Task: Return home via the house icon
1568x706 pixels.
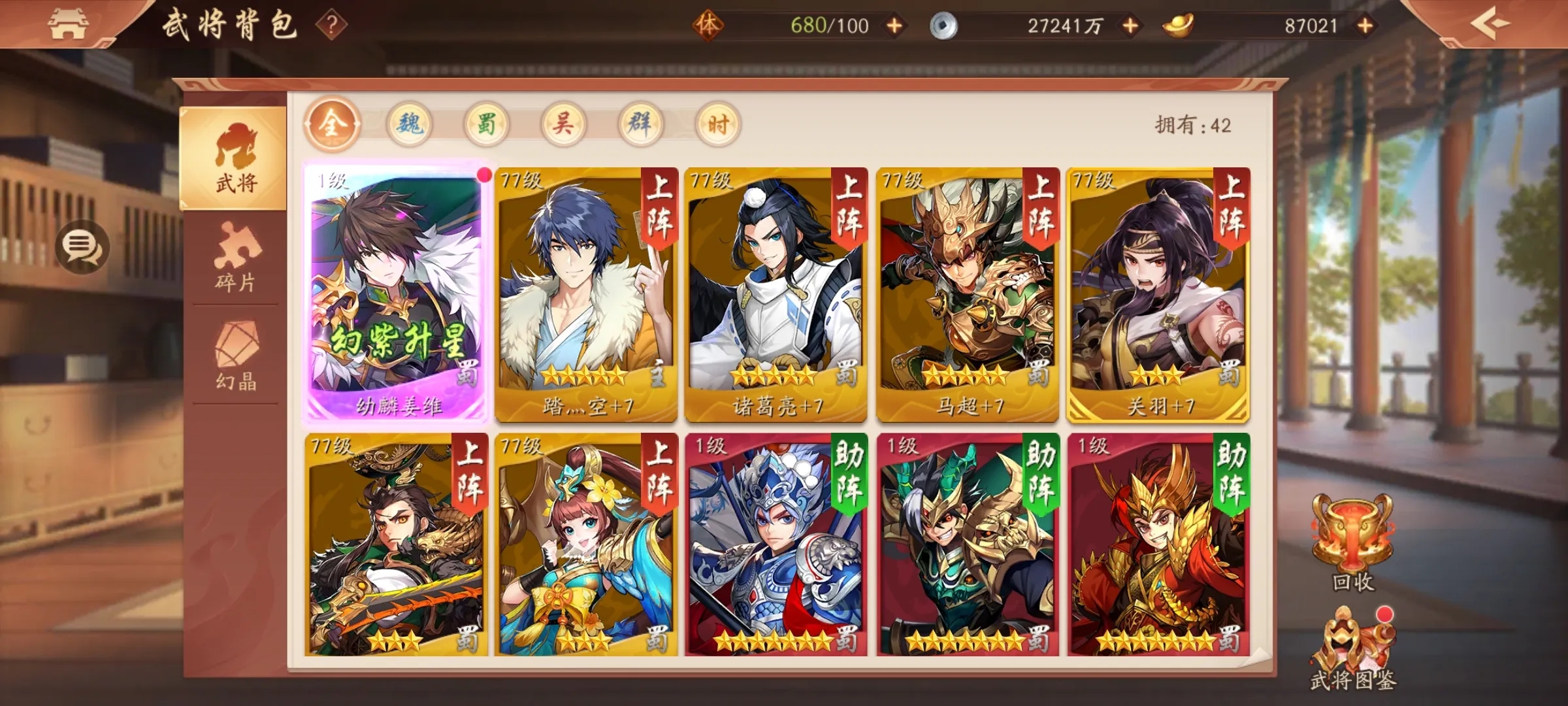Action: click(x=68, y=24)
